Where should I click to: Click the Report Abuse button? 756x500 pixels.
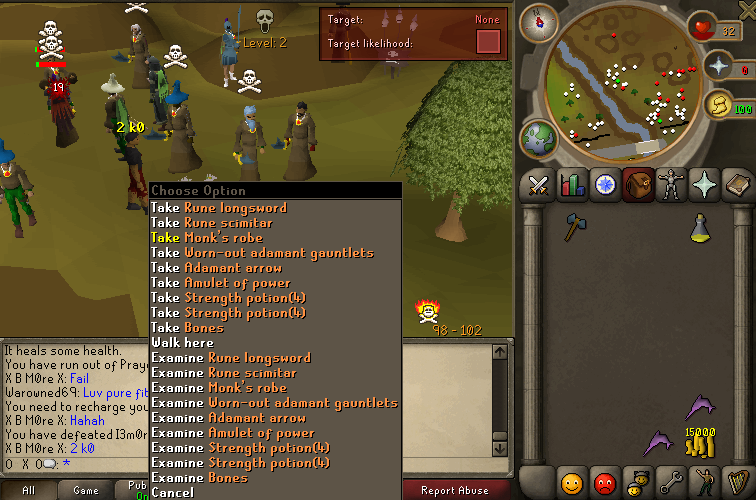click(457, 490)
